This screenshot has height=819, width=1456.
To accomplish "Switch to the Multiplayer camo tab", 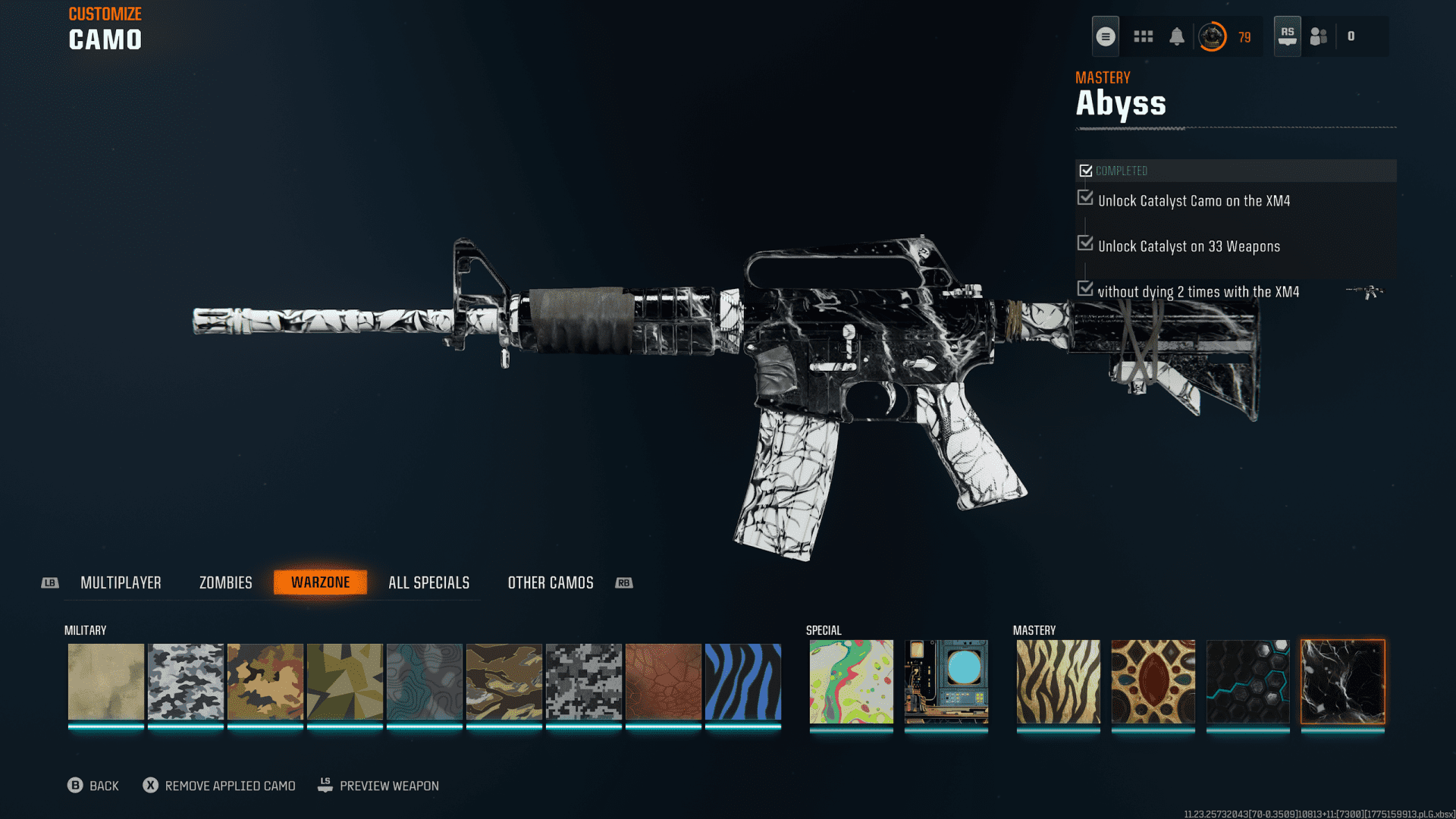I will tap(121, 582).
